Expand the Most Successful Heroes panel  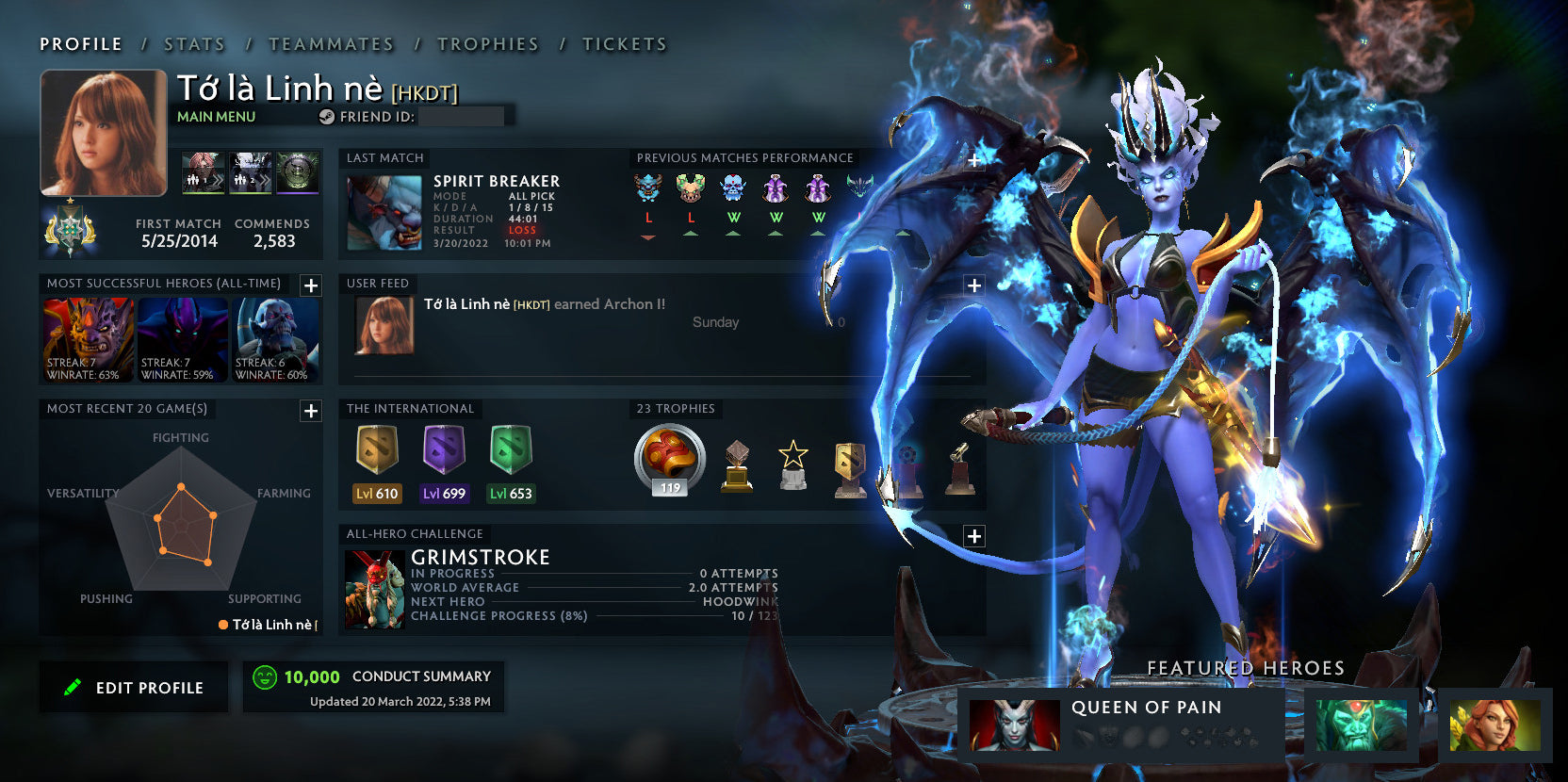pos(310,285)
